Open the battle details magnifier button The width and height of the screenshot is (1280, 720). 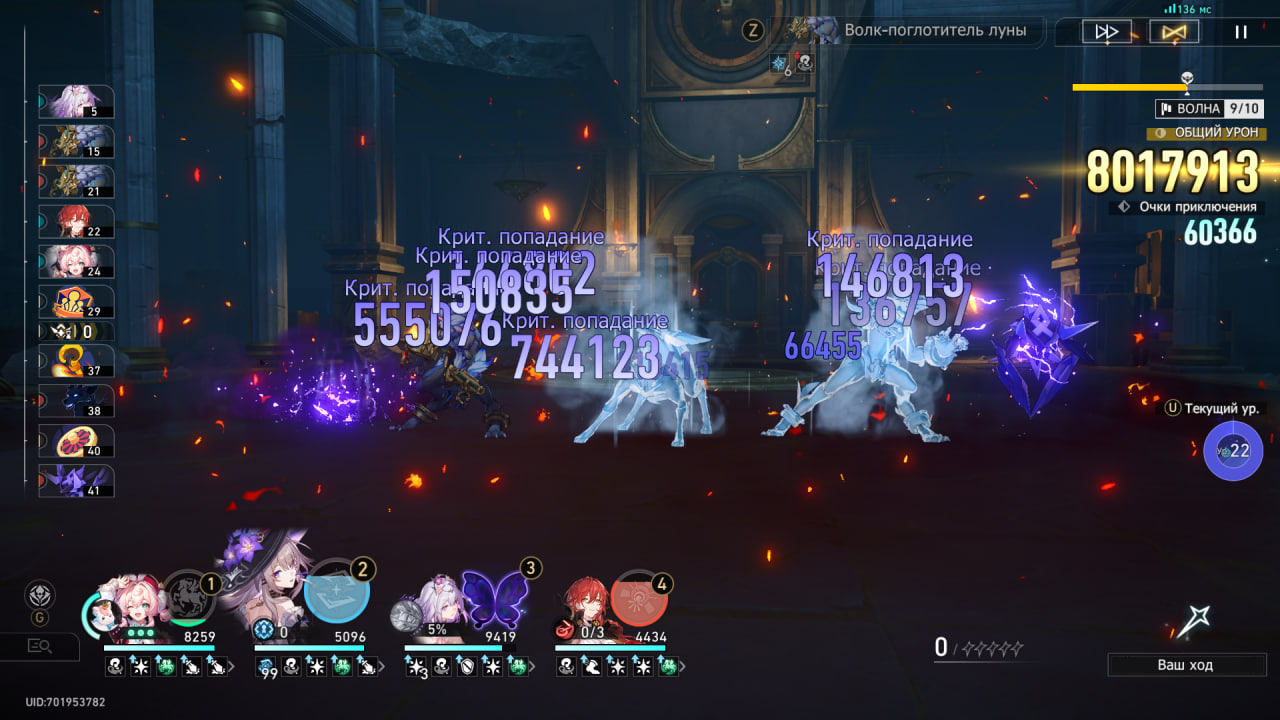click(40, 646)
